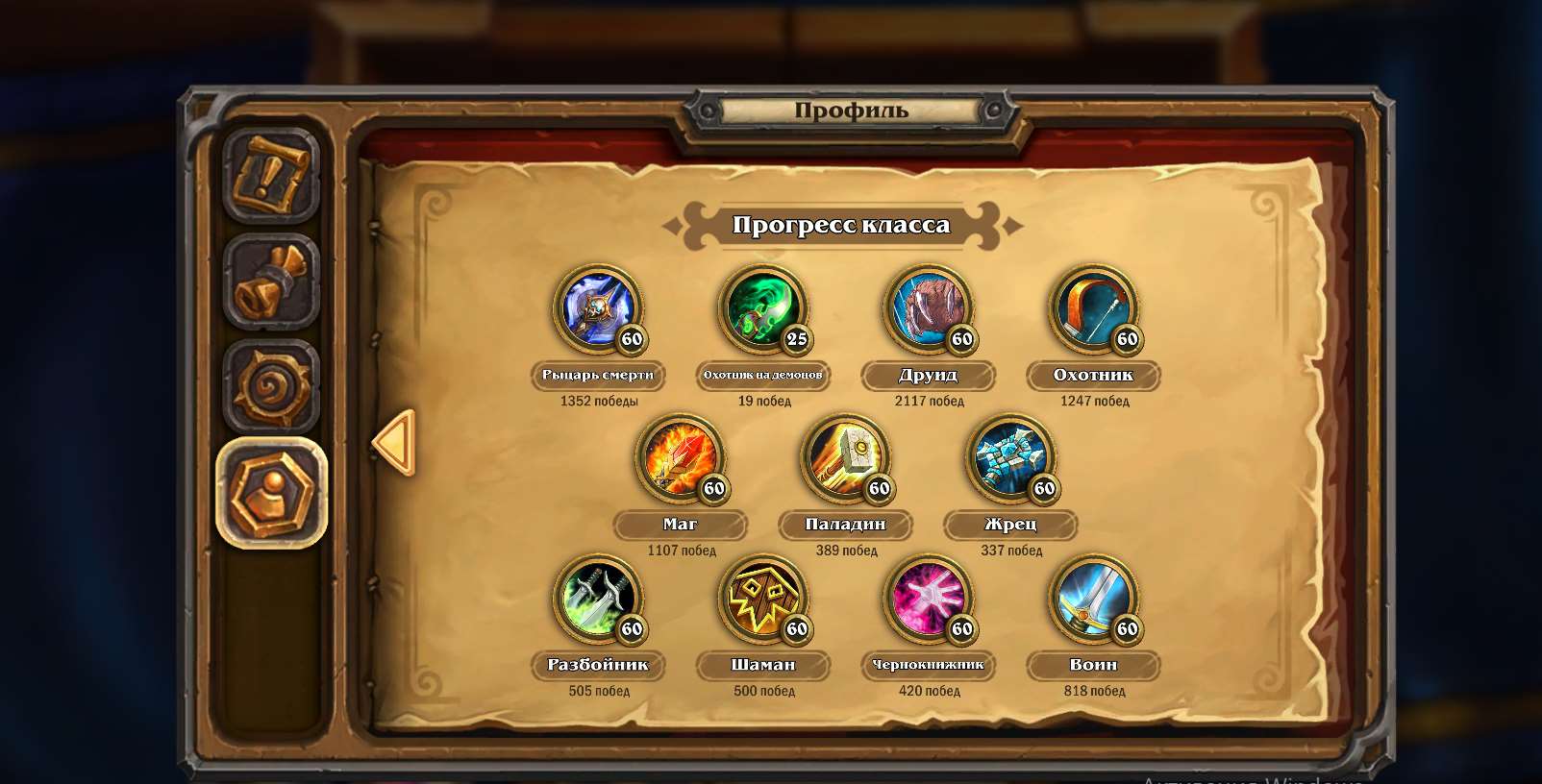Select the Рыцарь смерти class icon
Image resolution: width=1542 pixels, height=784 pixels.
tap(596, 310)
